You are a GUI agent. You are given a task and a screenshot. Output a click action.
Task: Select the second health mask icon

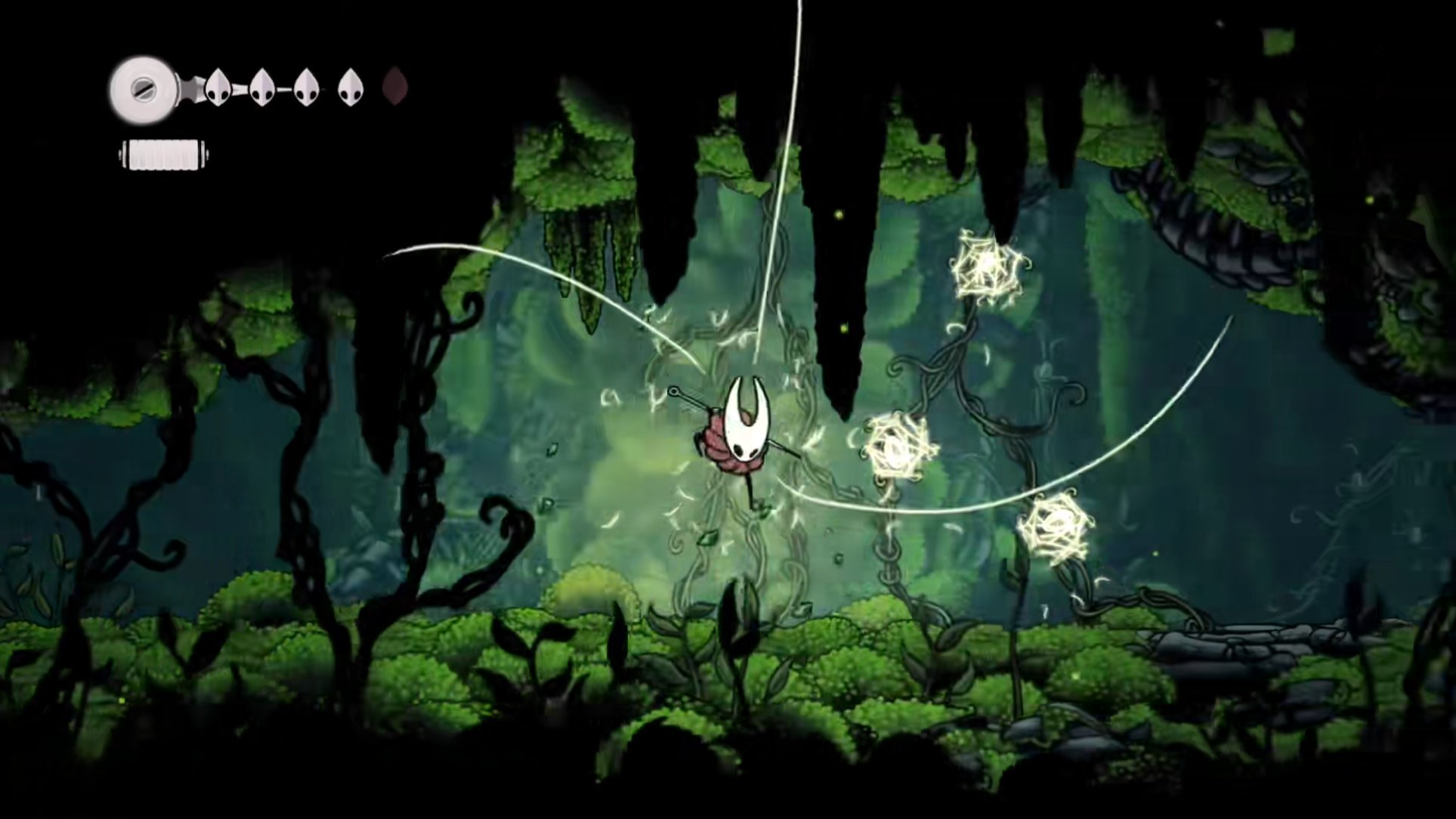pyautogui.click(x=262, y=85)
